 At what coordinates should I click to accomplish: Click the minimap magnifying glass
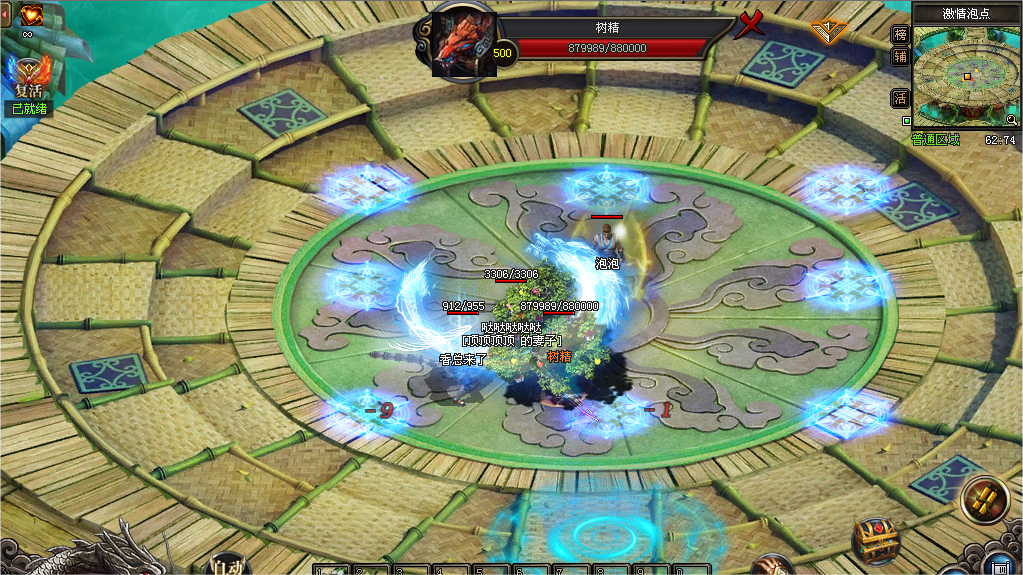(x=1012, y=119)
